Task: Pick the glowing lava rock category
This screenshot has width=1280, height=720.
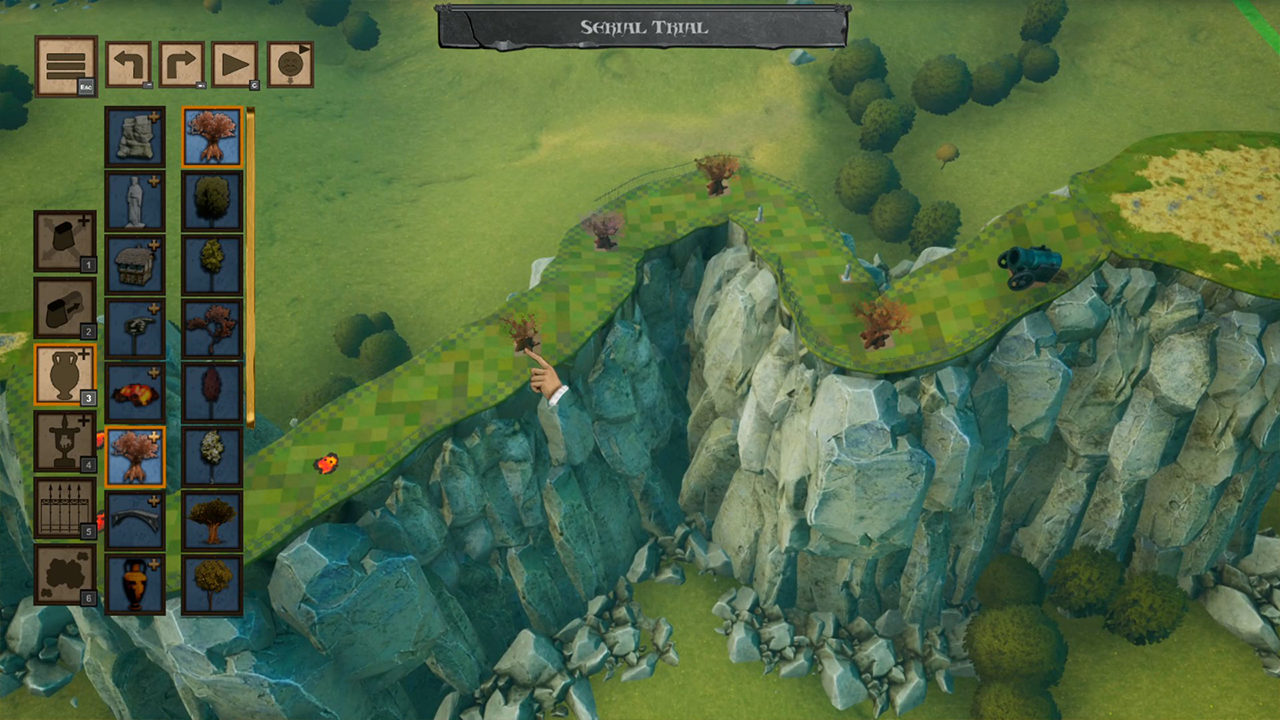Action: pos(135,393)
